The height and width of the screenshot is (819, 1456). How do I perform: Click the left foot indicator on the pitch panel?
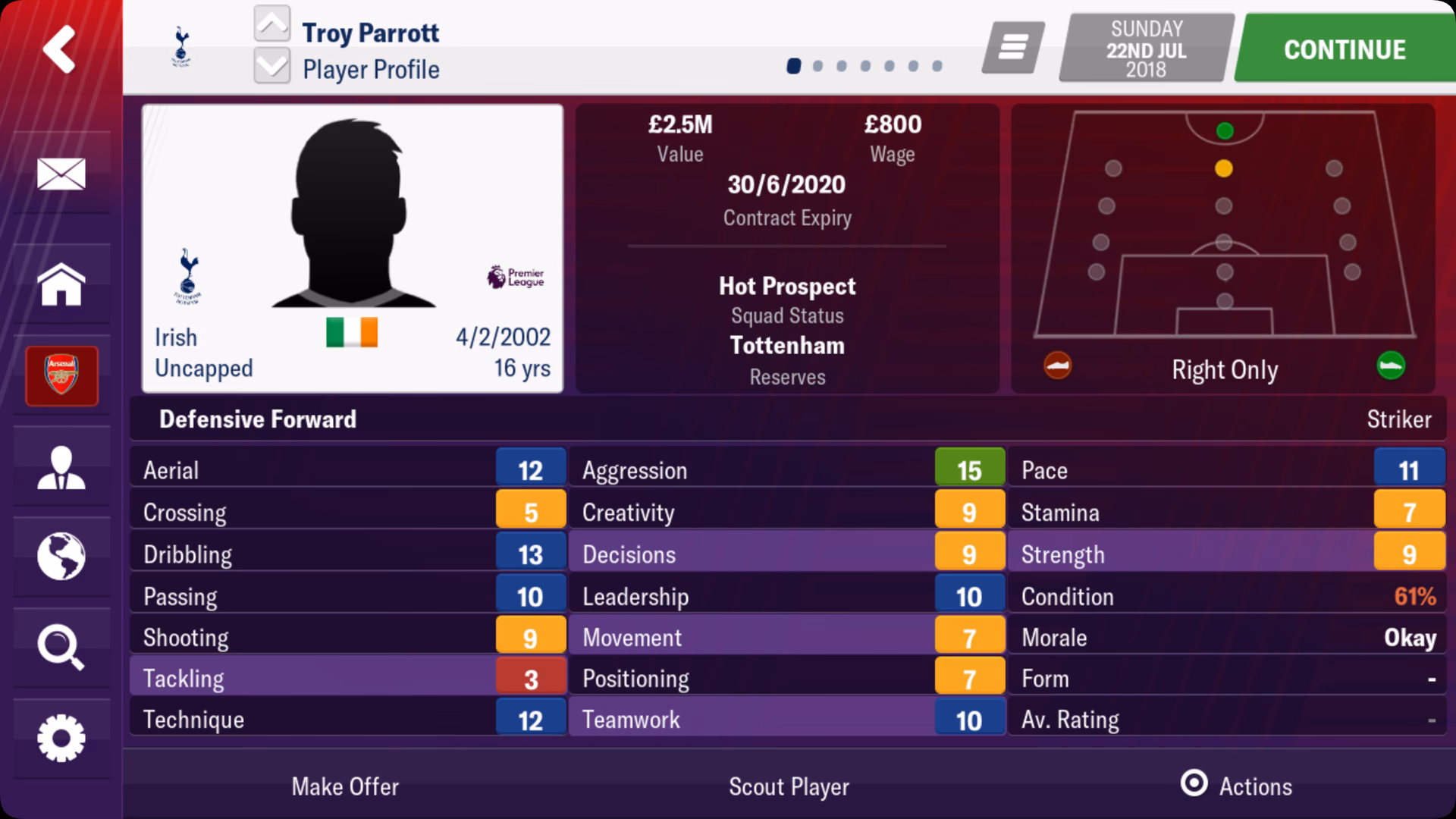1057,366
